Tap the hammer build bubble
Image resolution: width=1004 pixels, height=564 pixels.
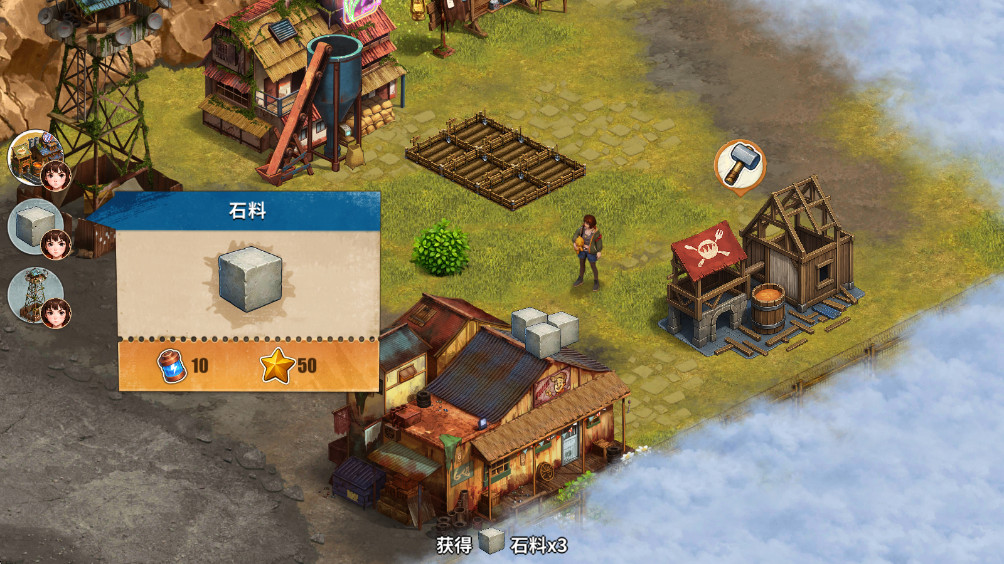(x=740, y=165)
